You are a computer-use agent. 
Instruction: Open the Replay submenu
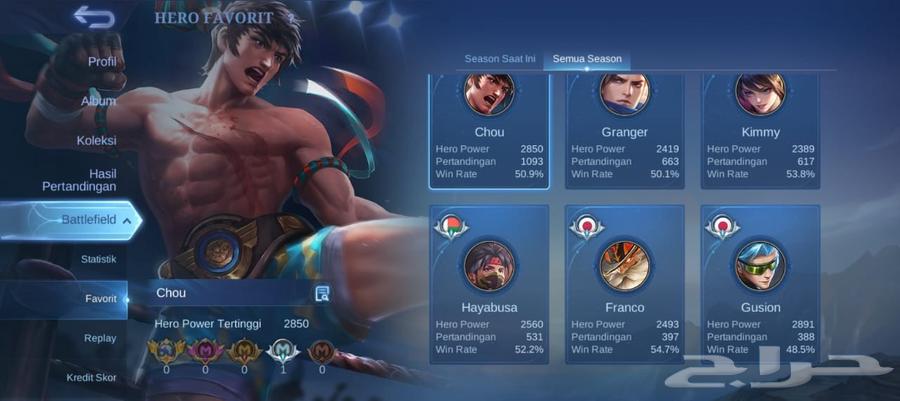100,338
